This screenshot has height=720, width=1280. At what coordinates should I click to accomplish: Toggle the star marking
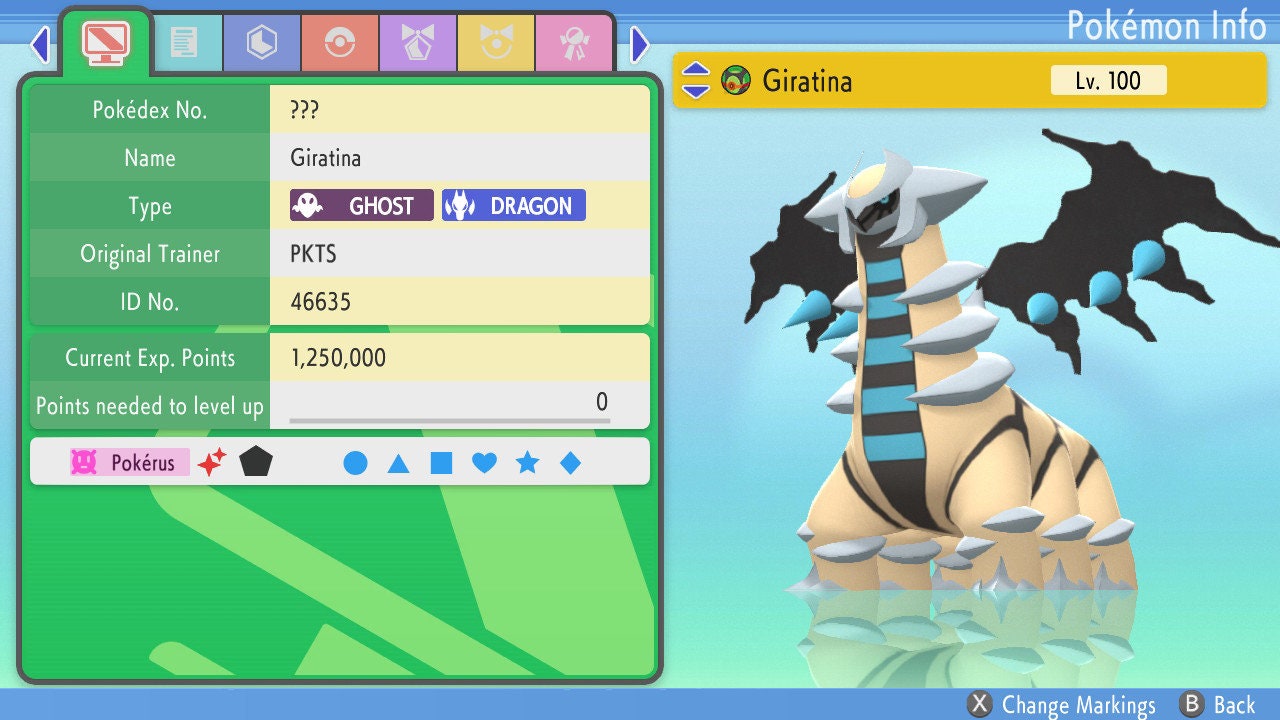pyautogui.click(x=527, y=463)
